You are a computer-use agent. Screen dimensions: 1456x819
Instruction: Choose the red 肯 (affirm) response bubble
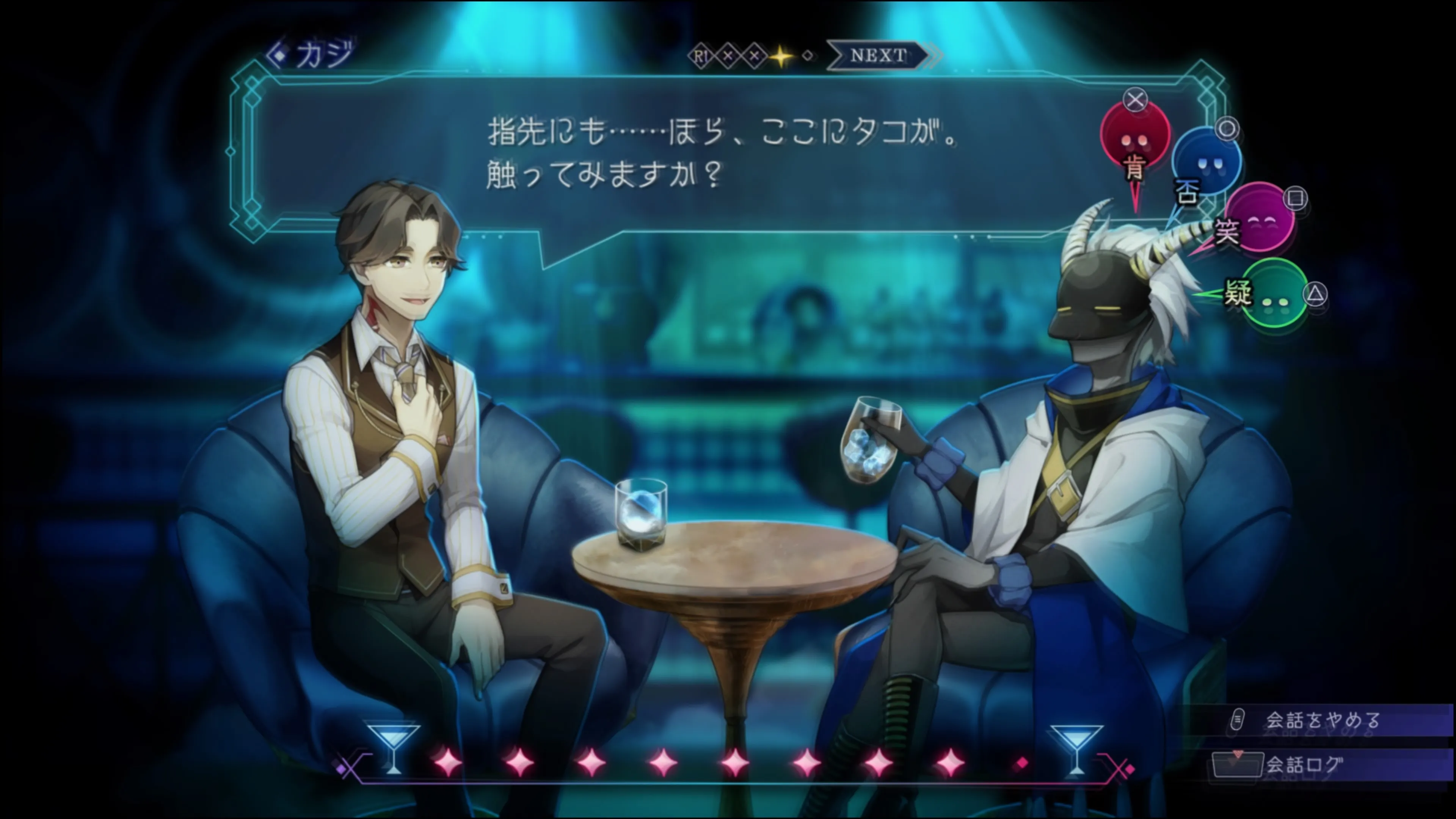pyautogui.click(x=1135, y=136)
